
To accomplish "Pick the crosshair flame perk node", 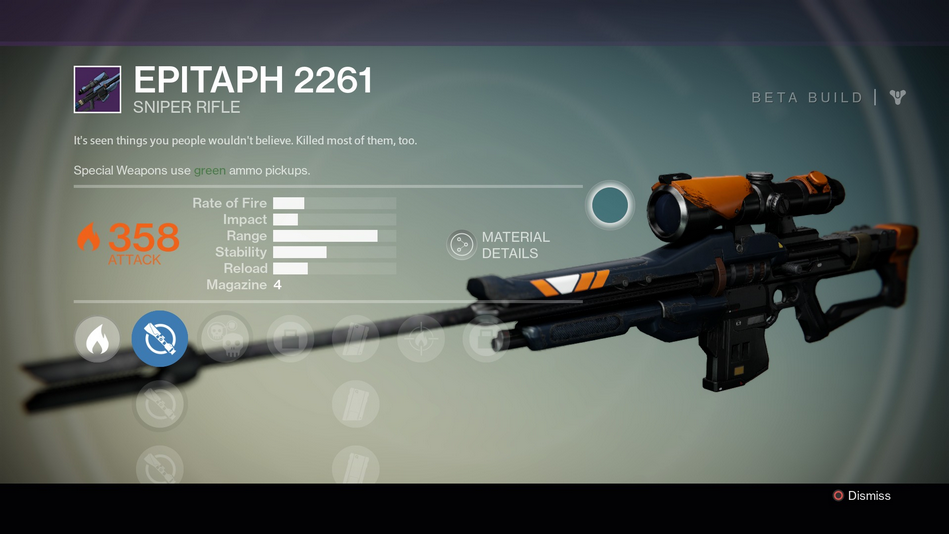I will pyautogui.click(x=420, y=339).
